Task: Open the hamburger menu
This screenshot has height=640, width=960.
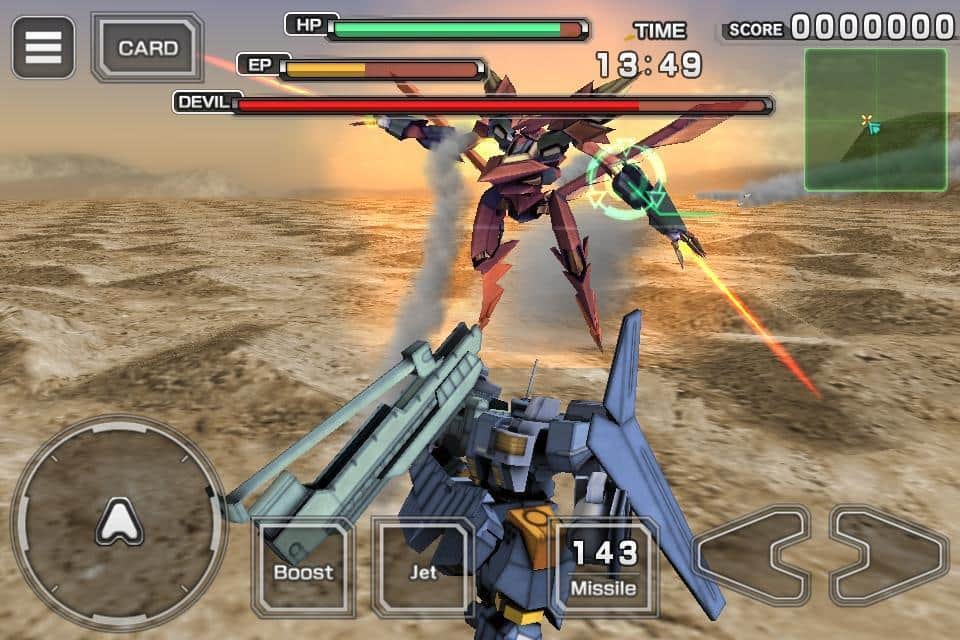Action: (43, 47)
